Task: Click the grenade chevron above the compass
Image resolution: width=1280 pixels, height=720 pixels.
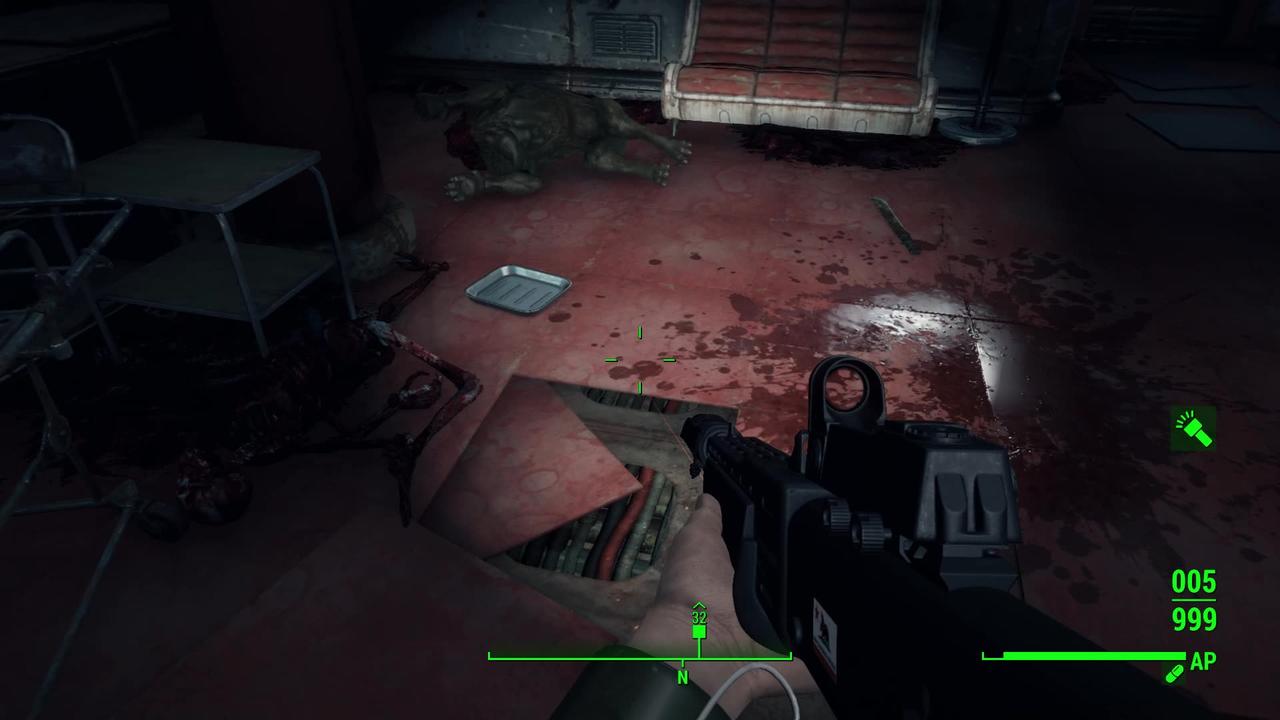Action: click(x=697, y=605)
